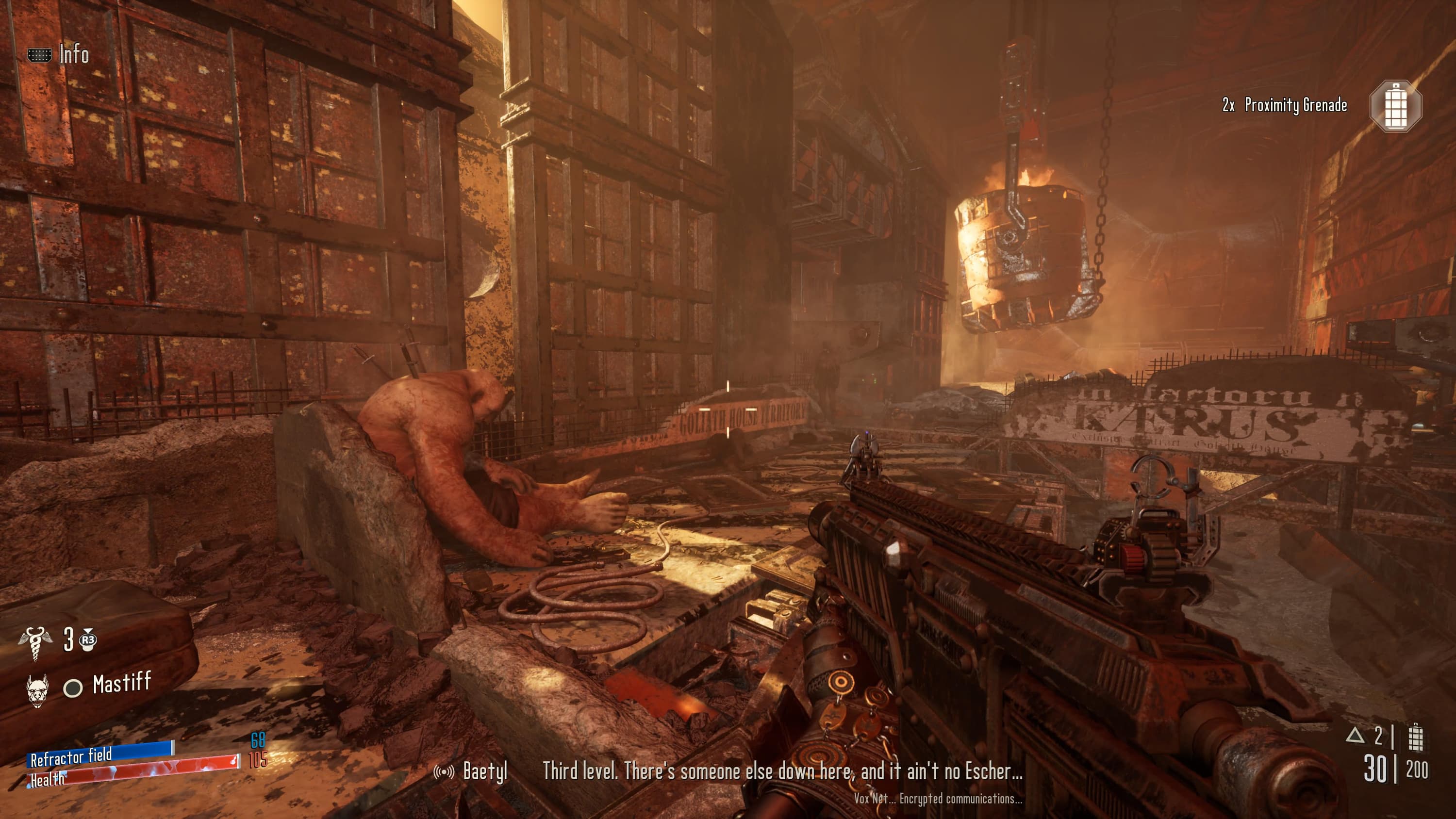The width and height of the screenshot is (1456, 819).
Task: Command the Mastiff companion icon
Action: 38,688
